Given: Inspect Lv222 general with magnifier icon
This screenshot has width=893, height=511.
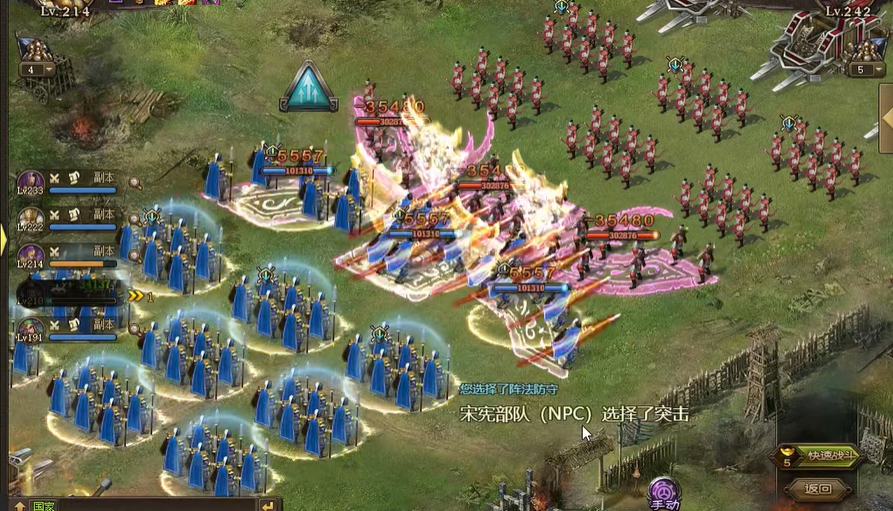Looking at the screenshot, I should click(135, 219).
